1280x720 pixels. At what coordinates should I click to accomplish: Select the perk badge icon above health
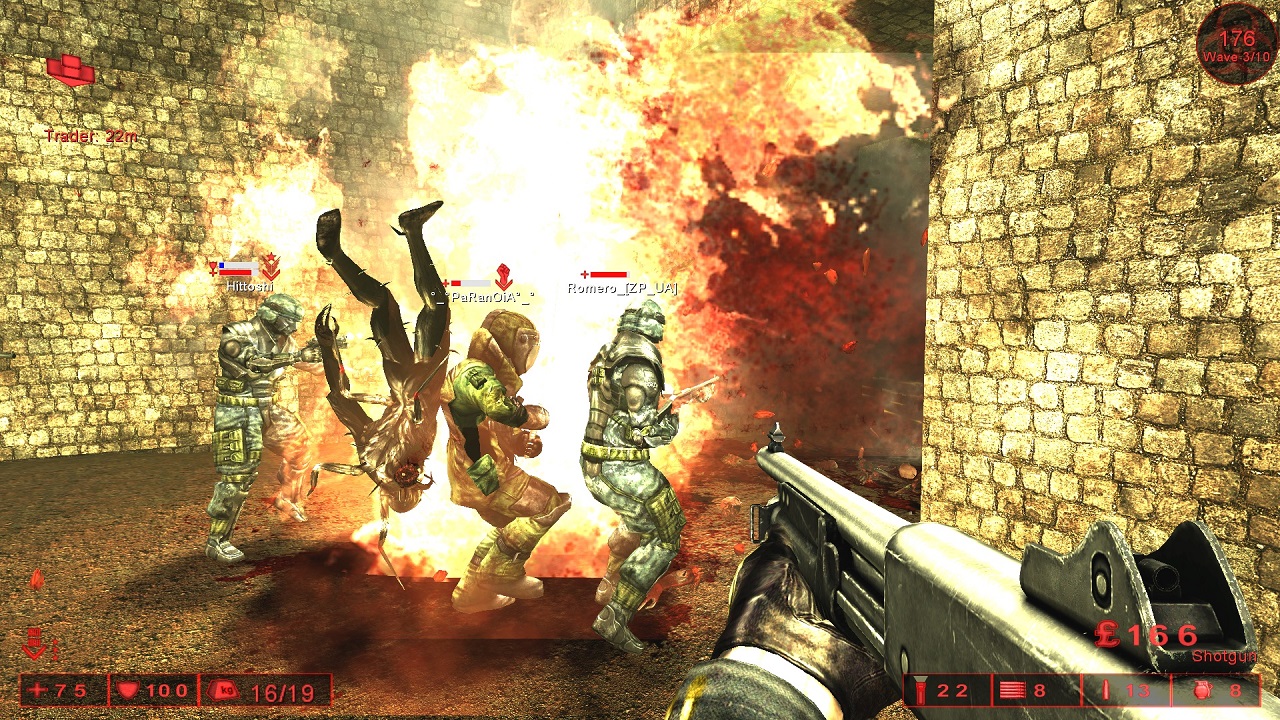36,643
